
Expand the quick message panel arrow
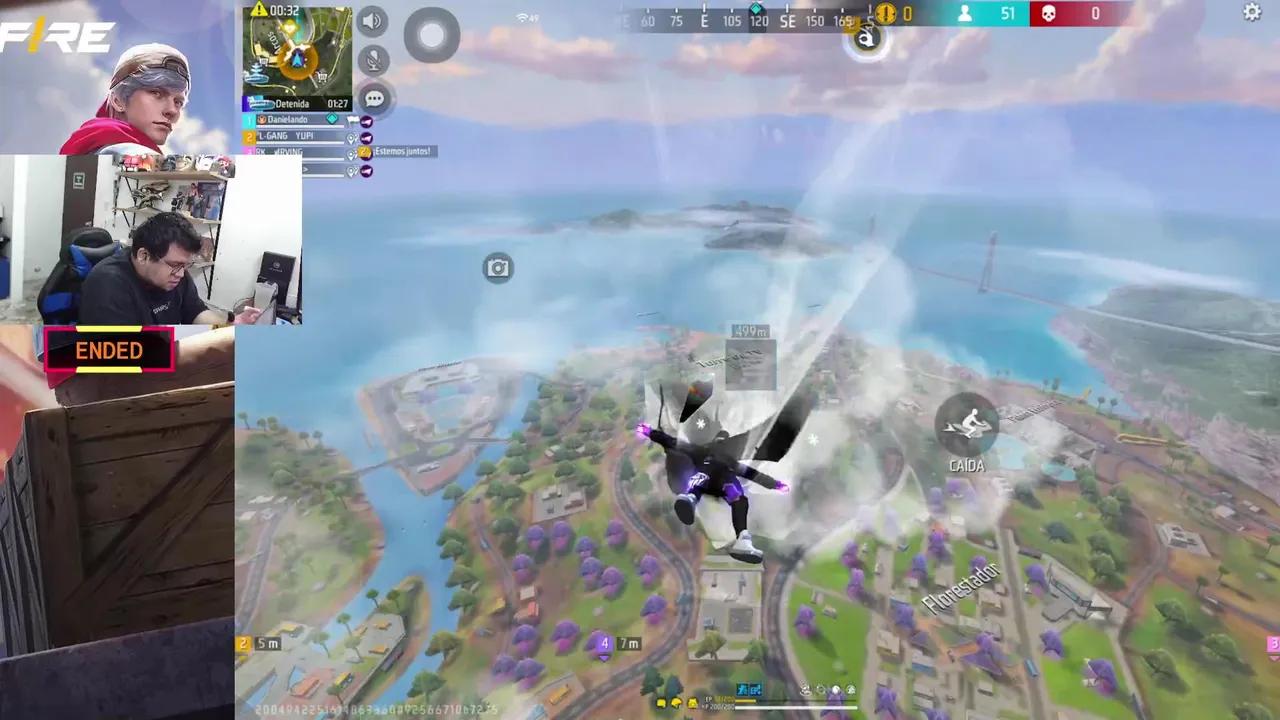point(306,169)
